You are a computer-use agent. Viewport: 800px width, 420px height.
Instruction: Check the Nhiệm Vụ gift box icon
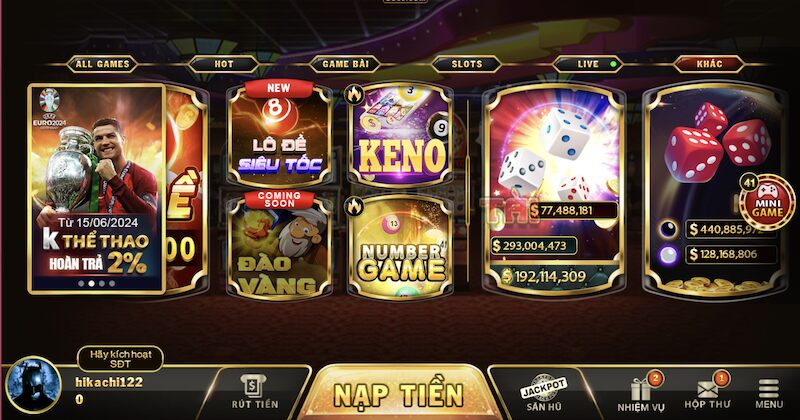(x=640, y=393)
